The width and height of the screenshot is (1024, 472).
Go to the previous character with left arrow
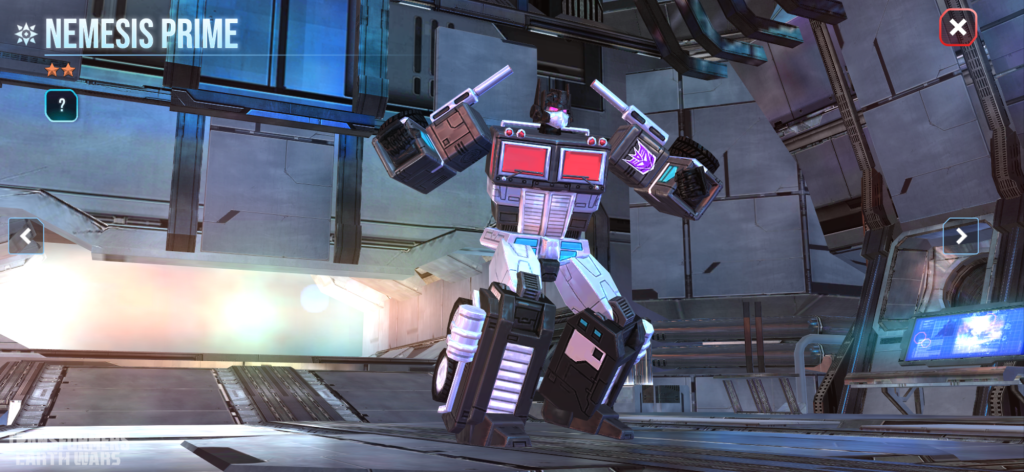tap(26, 236)
